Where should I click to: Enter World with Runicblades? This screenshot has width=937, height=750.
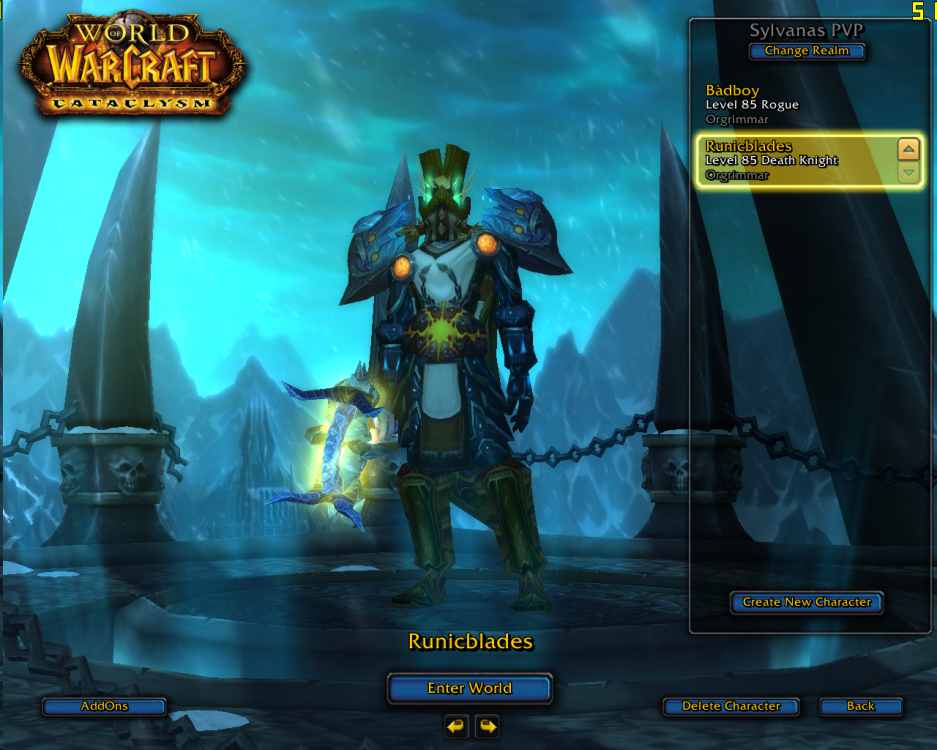(469, 688)
